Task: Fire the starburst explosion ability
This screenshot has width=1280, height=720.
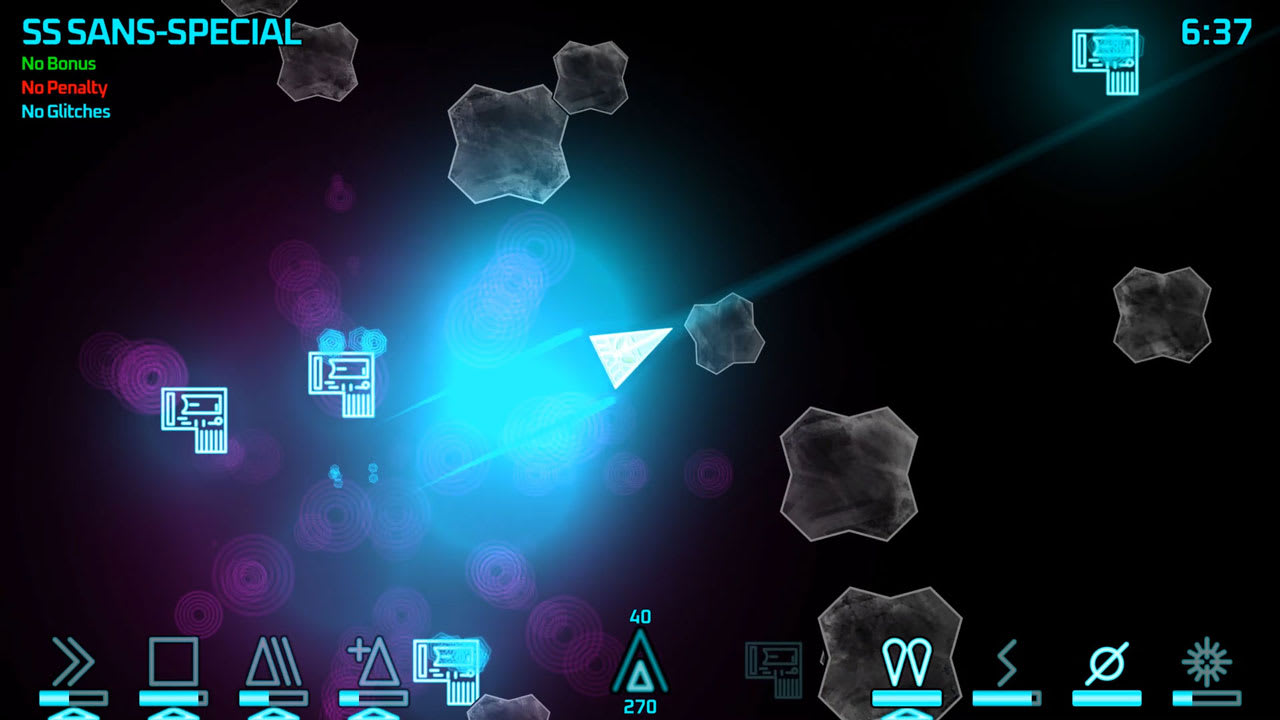Action: (1205, 660)
